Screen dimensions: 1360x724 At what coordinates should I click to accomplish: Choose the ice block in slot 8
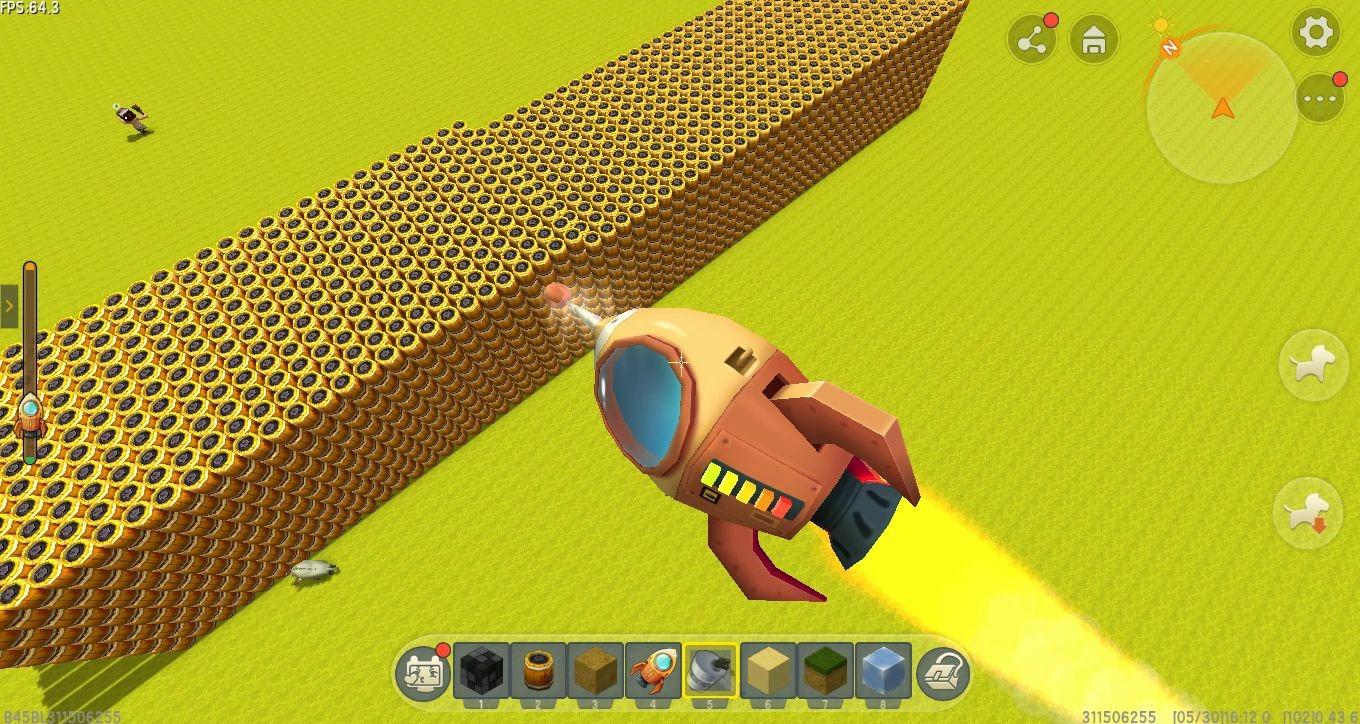click(x=883, y=670)
